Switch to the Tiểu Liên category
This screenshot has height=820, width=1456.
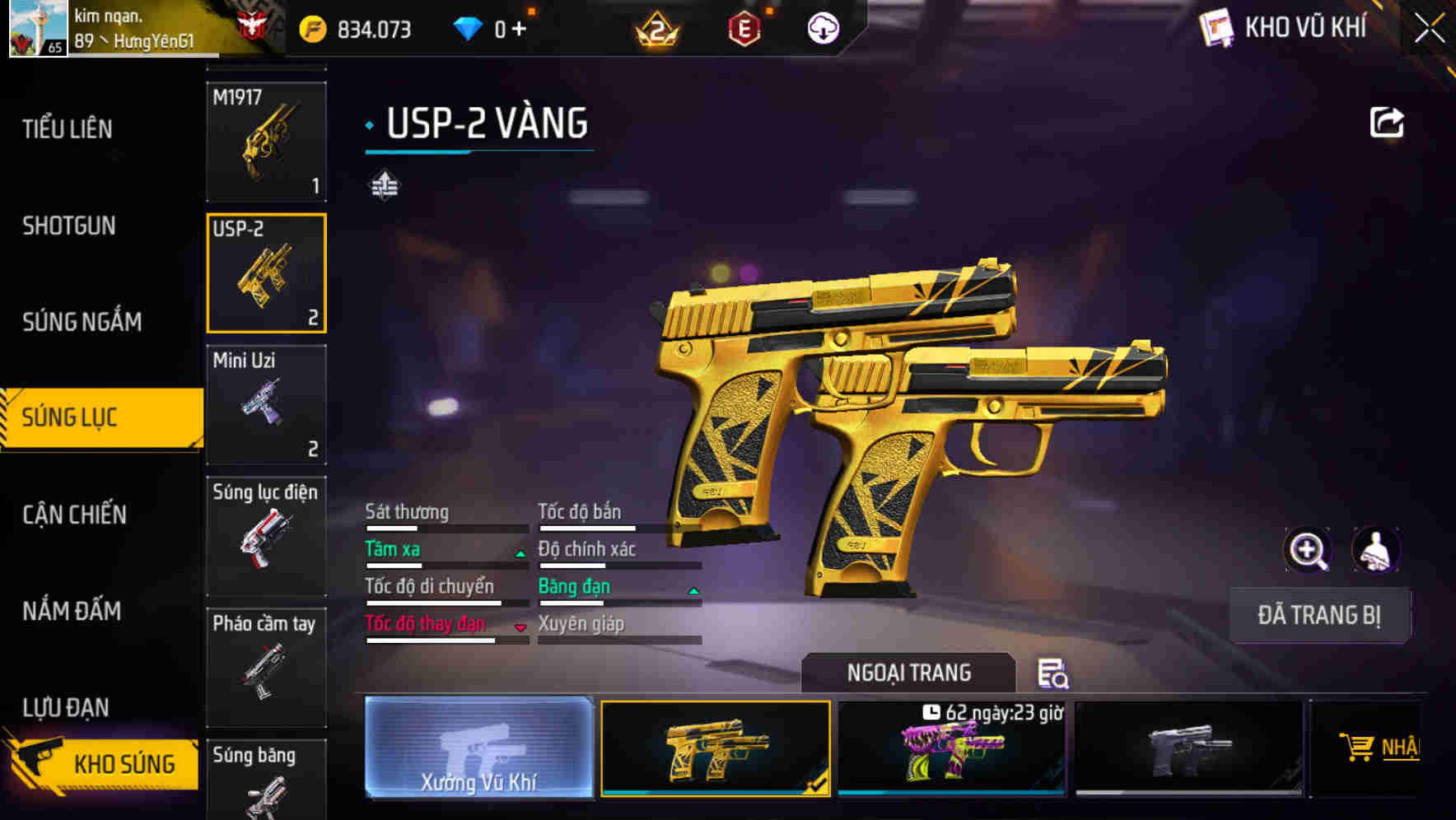pyautogui.click(x=68, y=129)
